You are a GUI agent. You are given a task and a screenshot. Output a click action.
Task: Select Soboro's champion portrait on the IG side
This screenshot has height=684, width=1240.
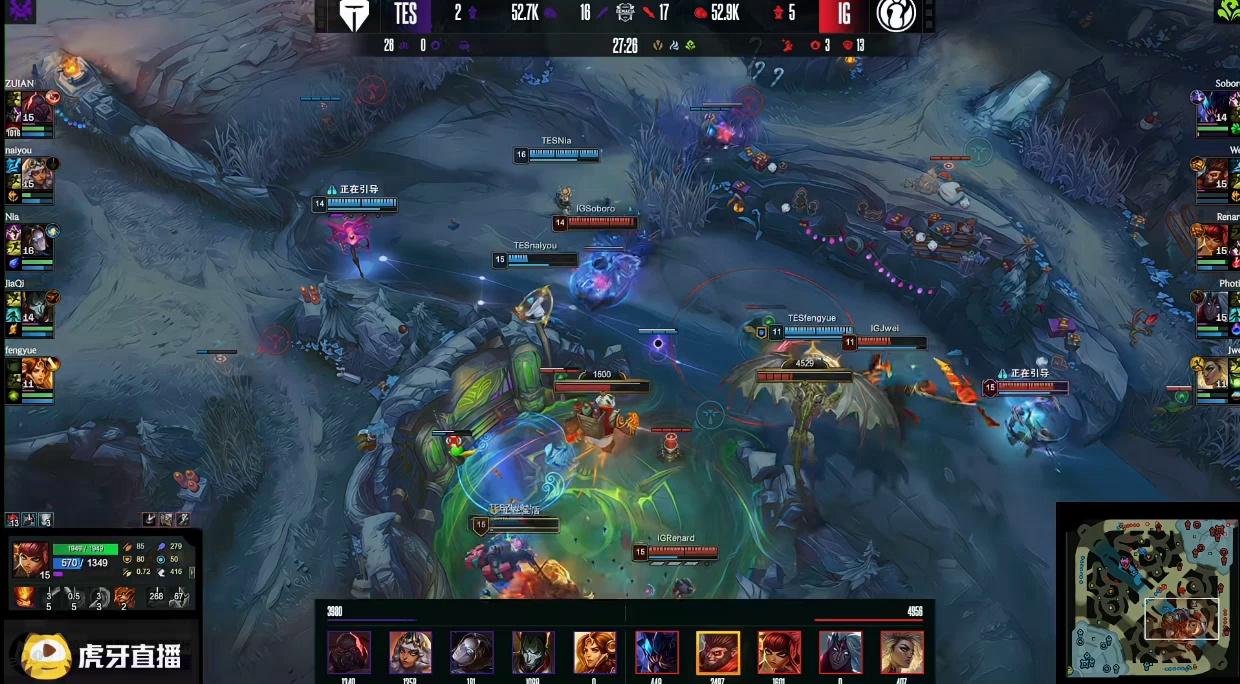click(1216, 109)
